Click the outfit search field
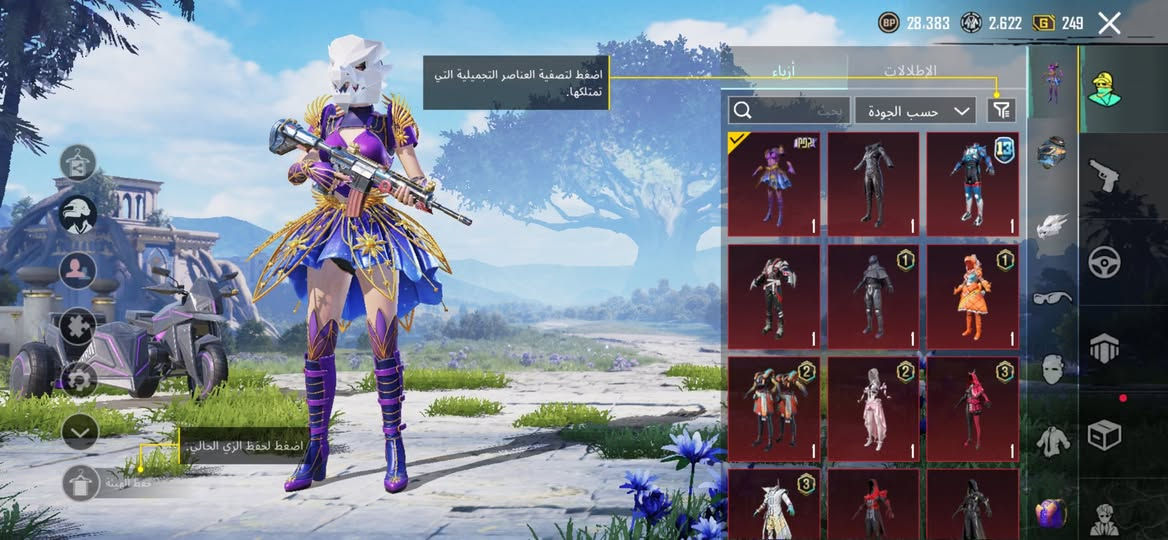Viewport: 1168px width, 540px height. click(x=790, y=110)
